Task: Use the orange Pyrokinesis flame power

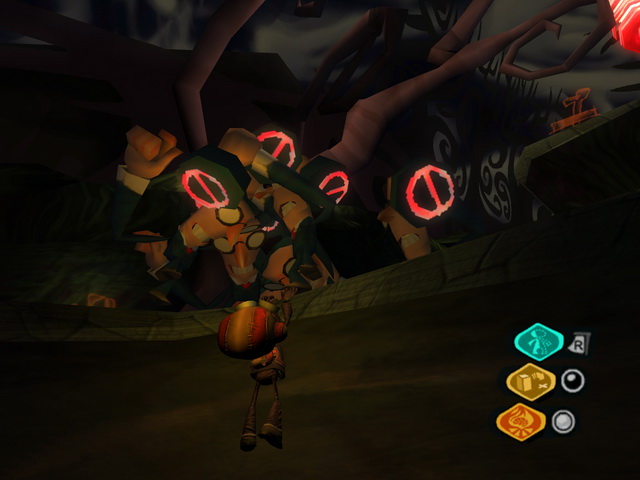Action: (x=522, y=421)
